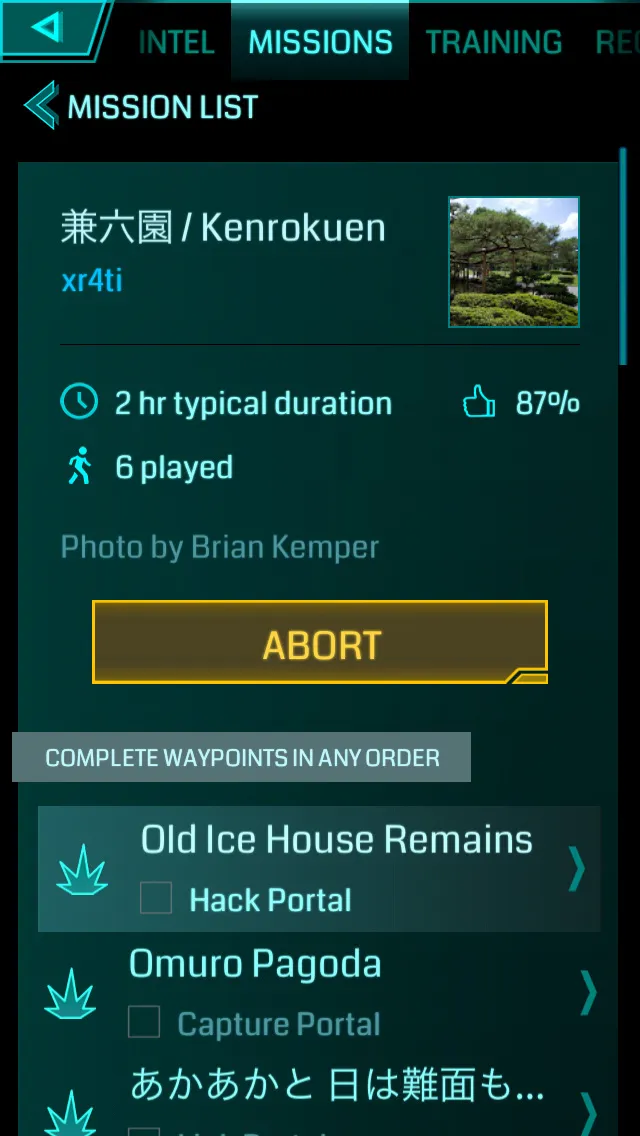
Task: Open mission author xr4ti's profile
Action: 92,281
